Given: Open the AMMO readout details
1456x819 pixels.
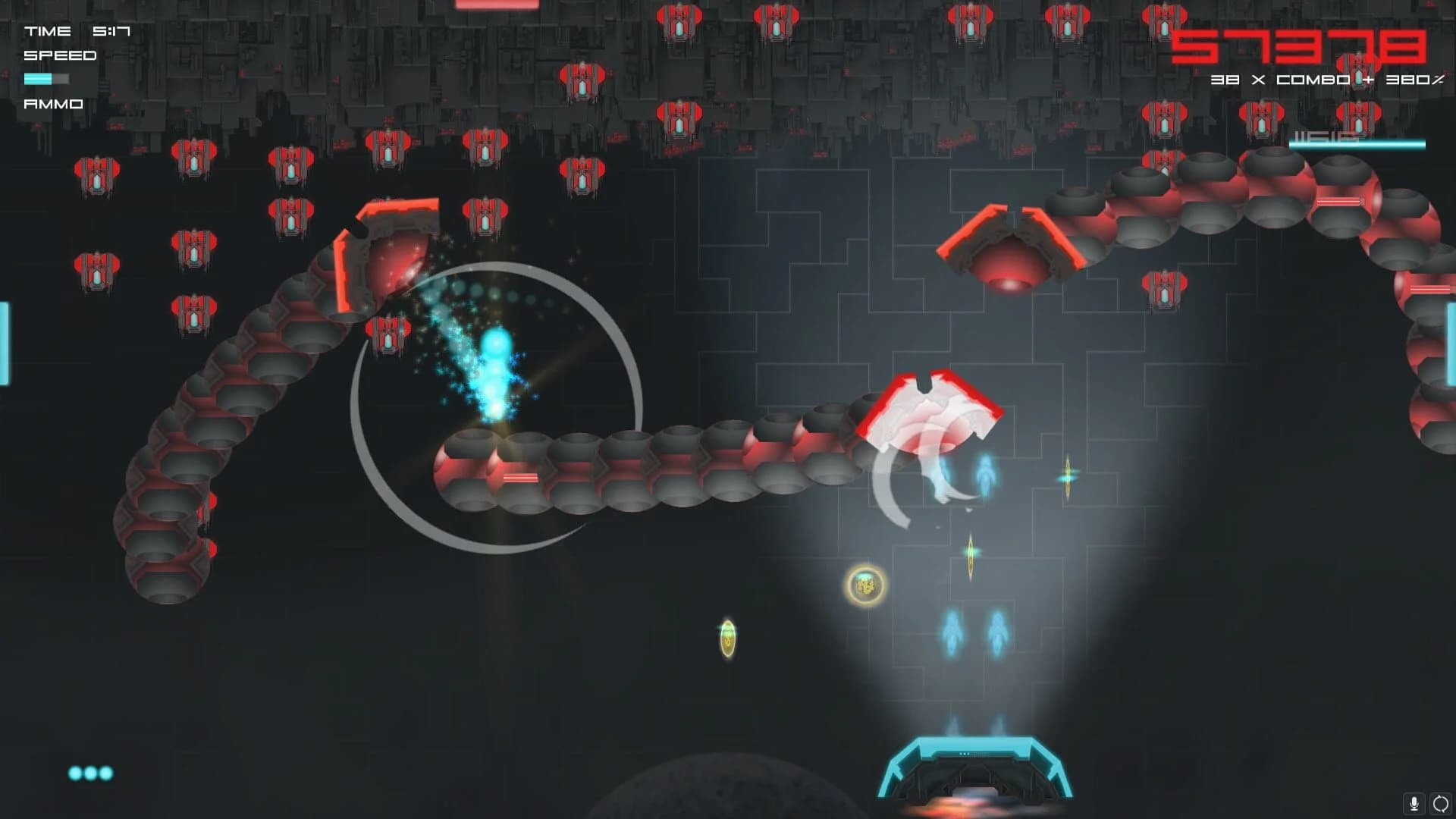Looking at the screenshot, I should (x=53, y=103).
